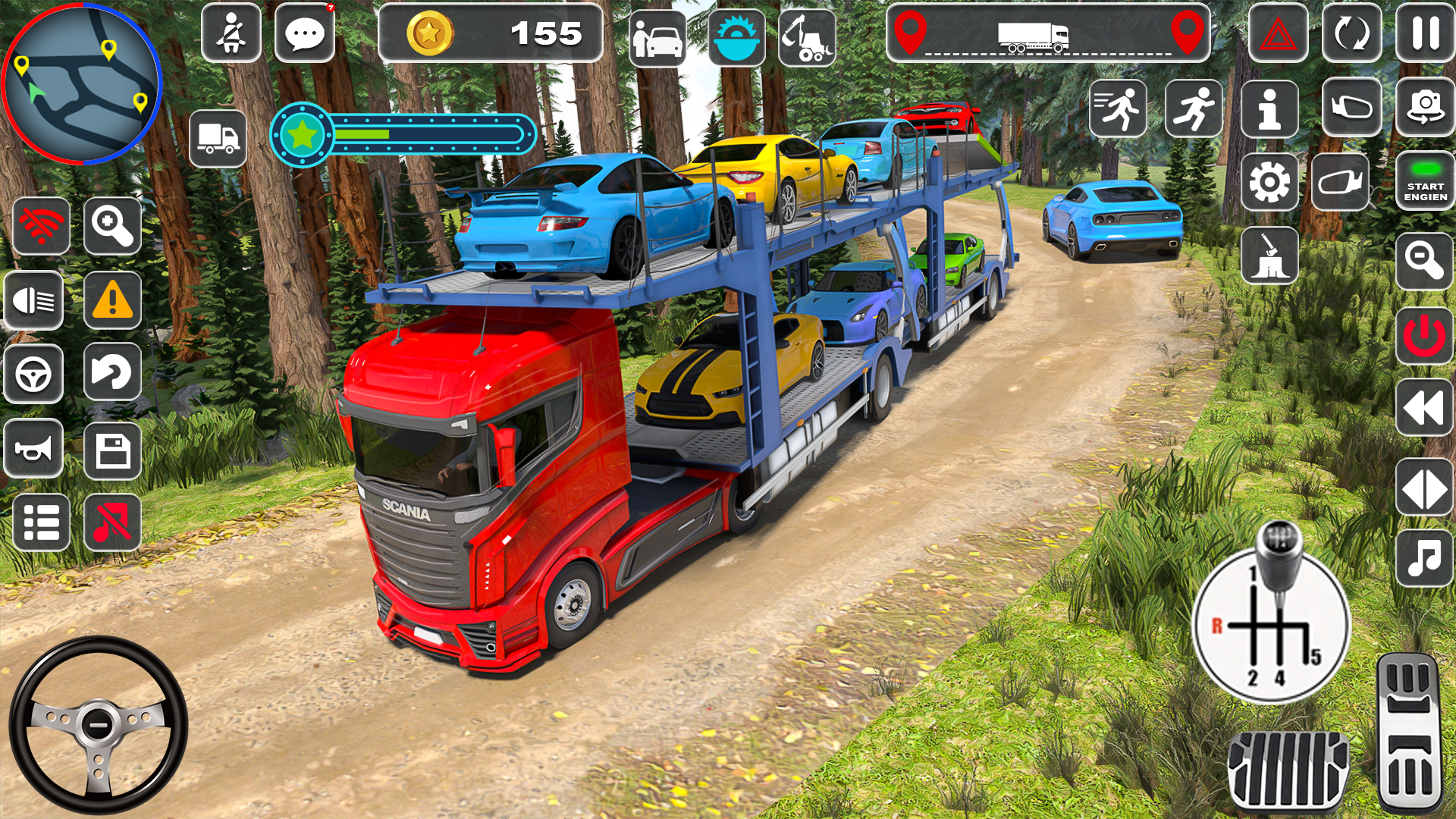Open the chat messages bubble
The height and width of the screenshot is (819, 1456).
point(306,32)
